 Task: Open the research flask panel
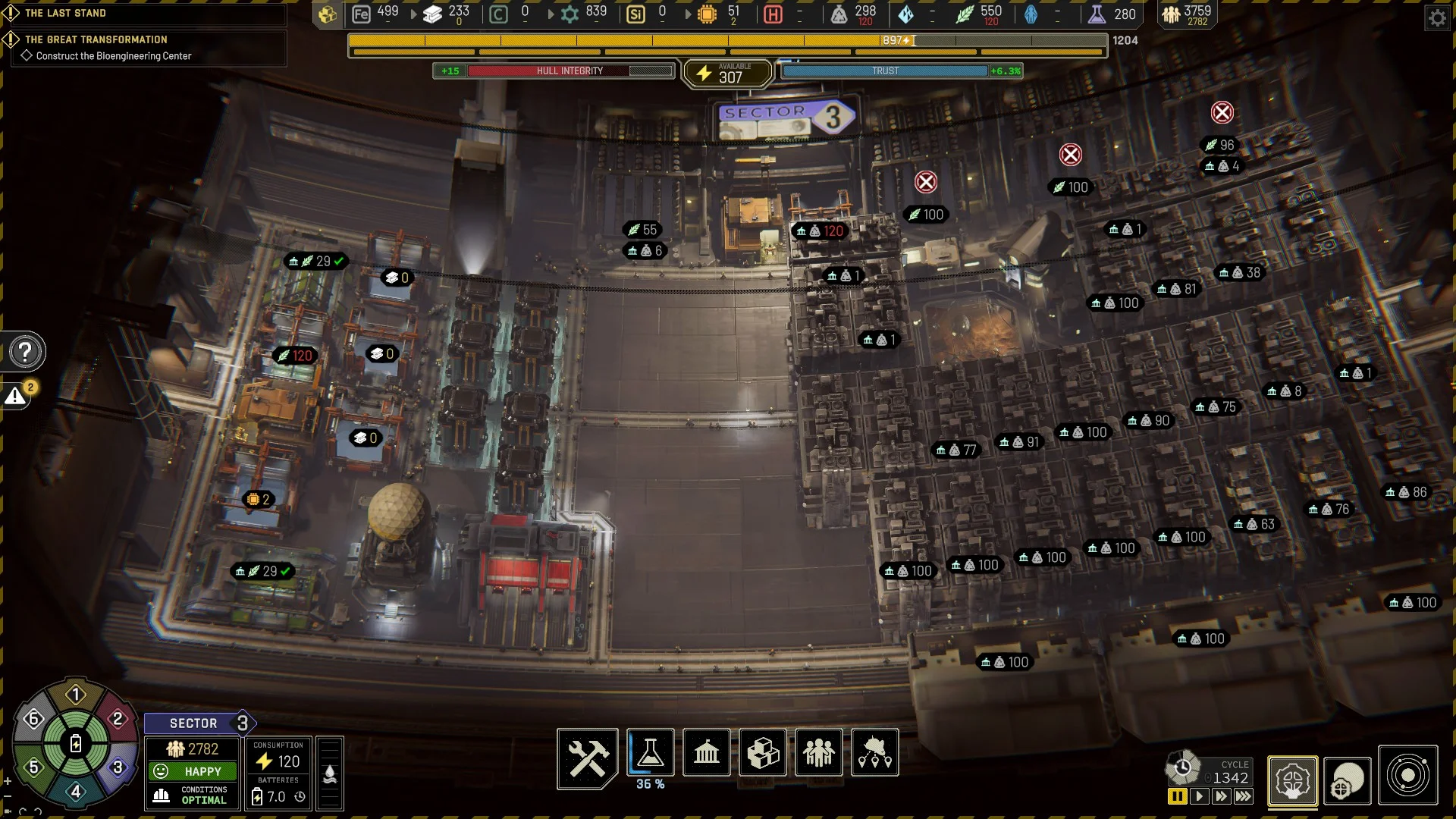(x=651, y=753)
